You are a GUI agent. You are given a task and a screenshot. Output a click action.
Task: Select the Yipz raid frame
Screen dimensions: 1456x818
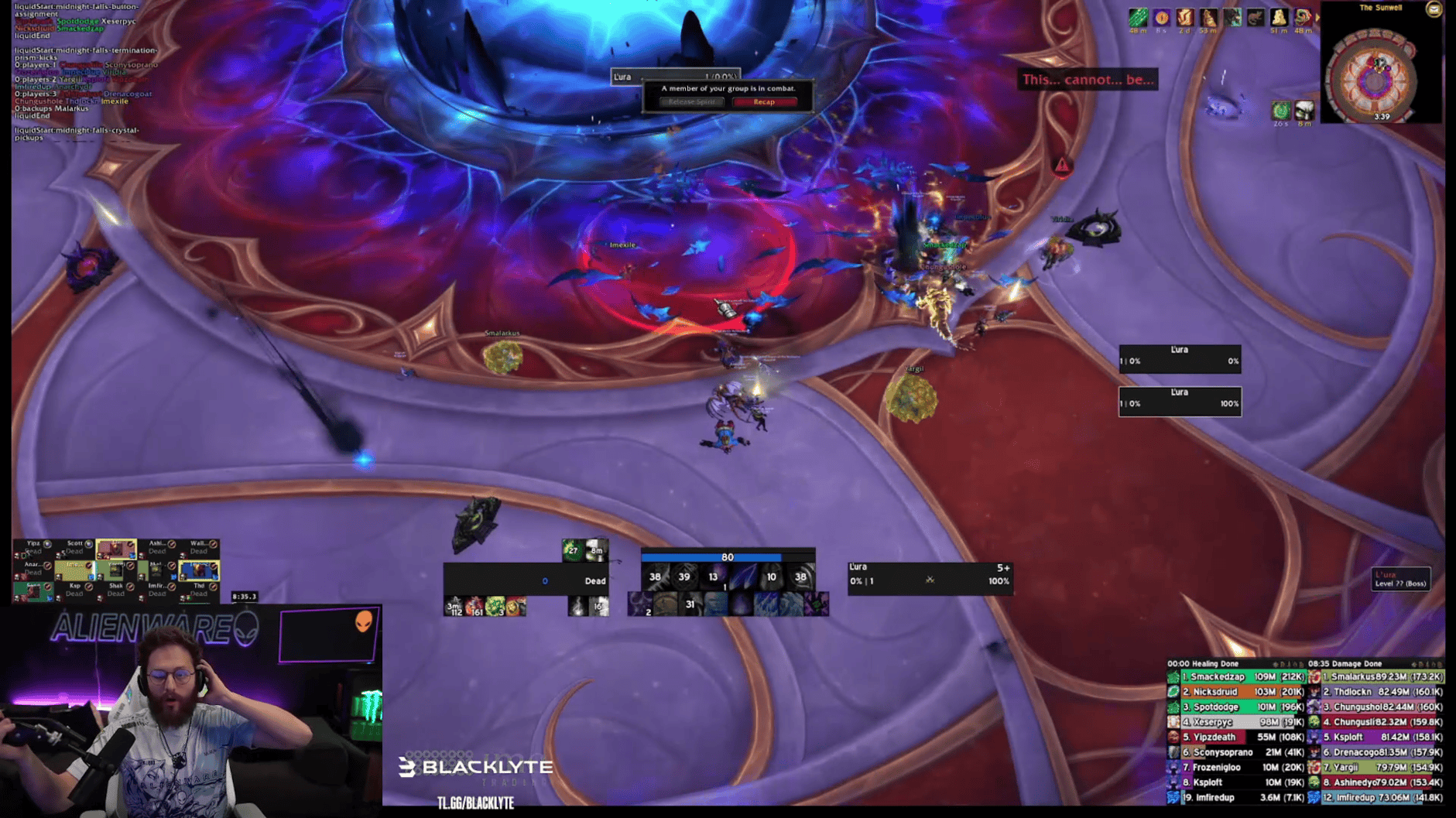pyautogui.click(x=33, y=548)
